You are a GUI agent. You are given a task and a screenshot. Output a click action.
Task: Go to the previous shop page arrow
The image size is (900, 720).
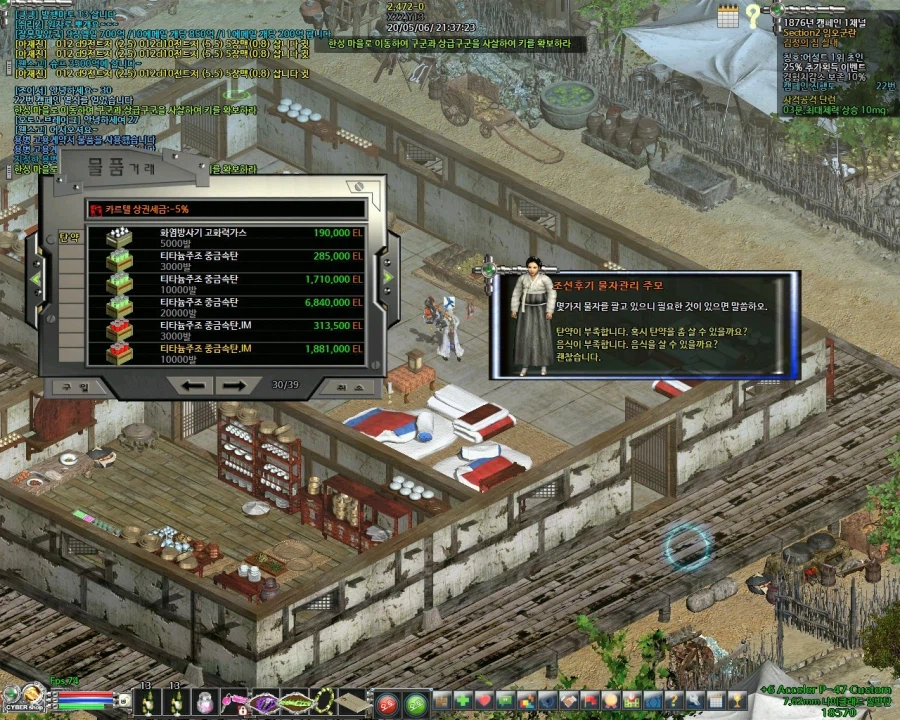pyautogui.click(x=194, y=386)
